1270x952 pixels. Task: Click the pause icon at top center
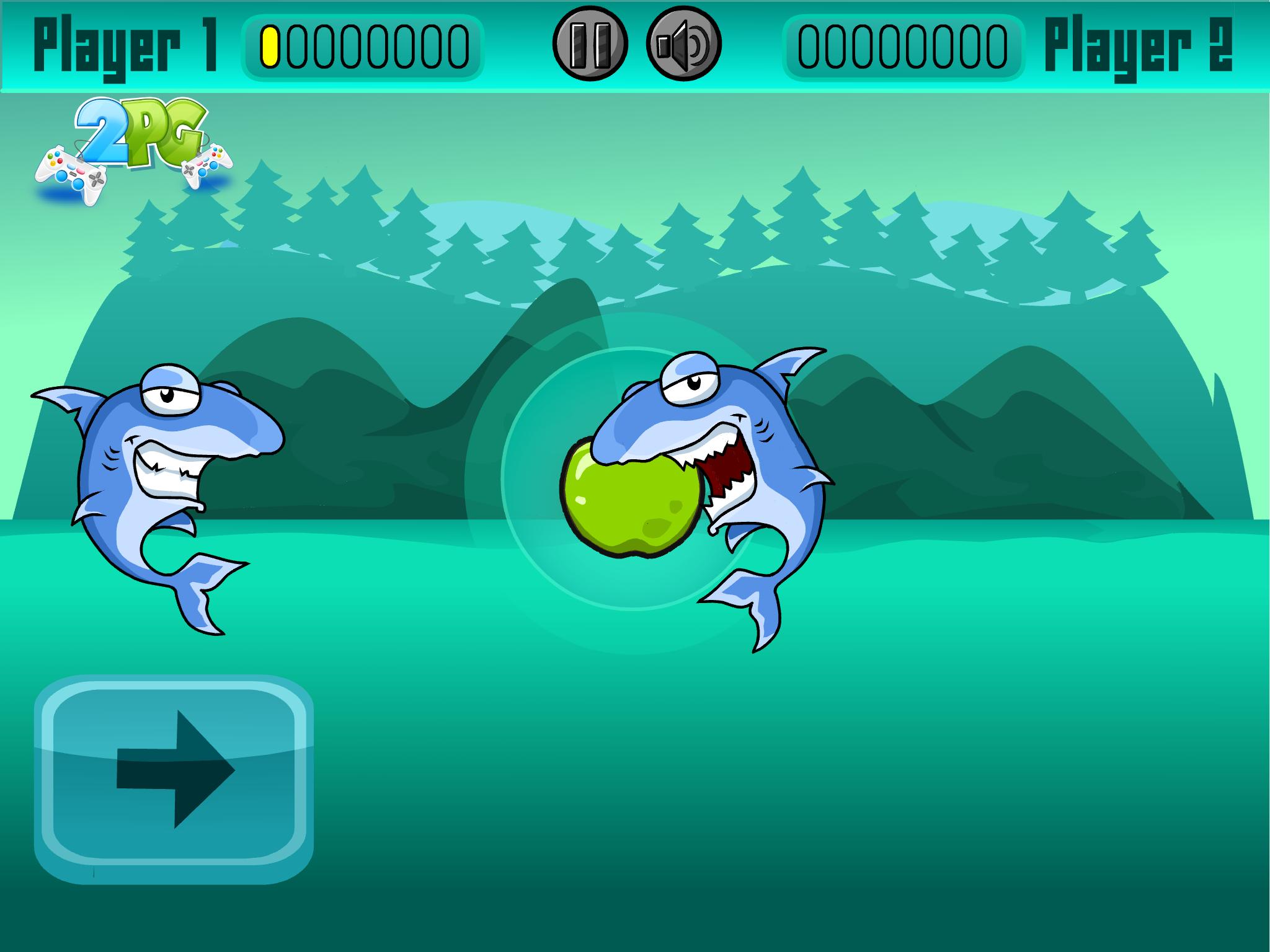pos(590,45)
